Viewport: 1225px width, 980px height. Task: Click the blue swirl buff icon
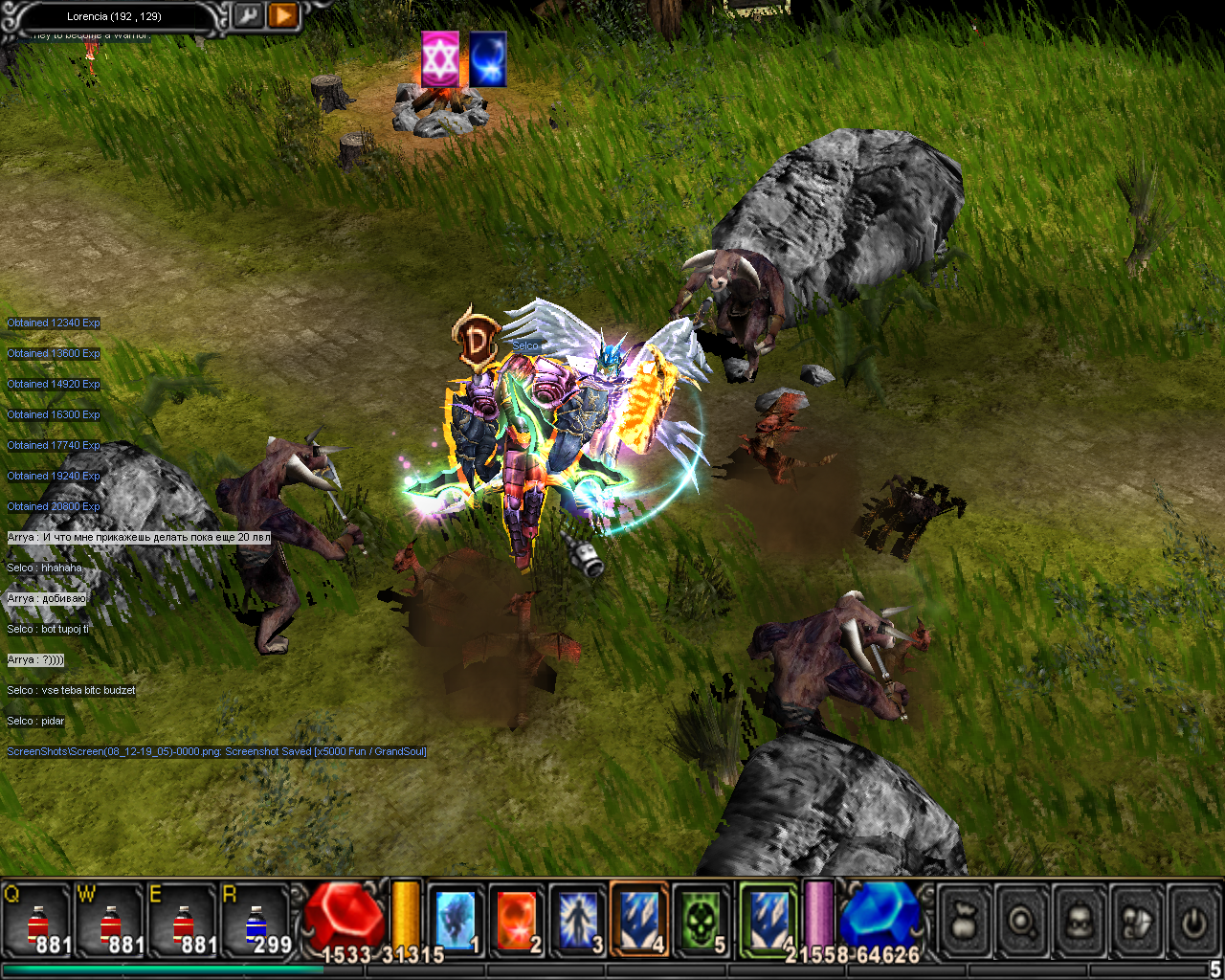pos(487,59)
